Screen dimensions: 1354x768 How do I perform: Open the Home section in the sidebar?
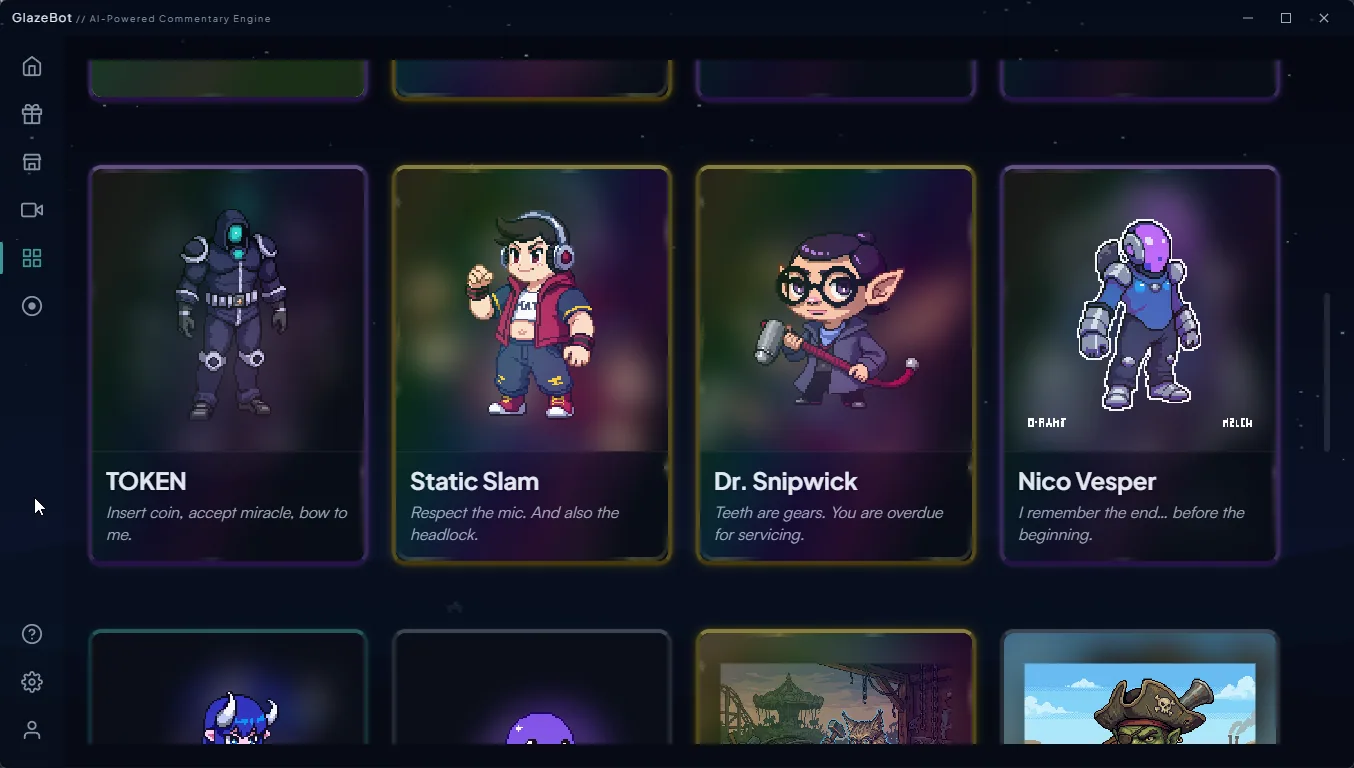(31, 66)
